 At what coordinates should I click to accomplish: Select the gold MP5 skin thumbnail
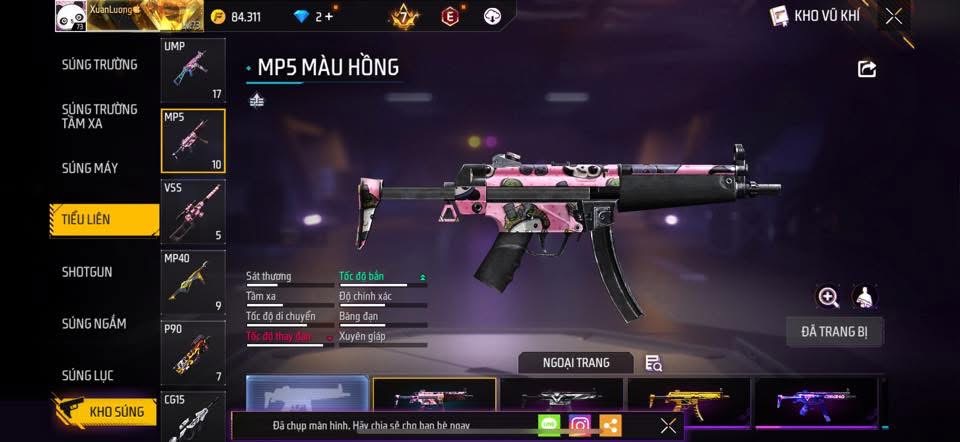pos(687,400)
